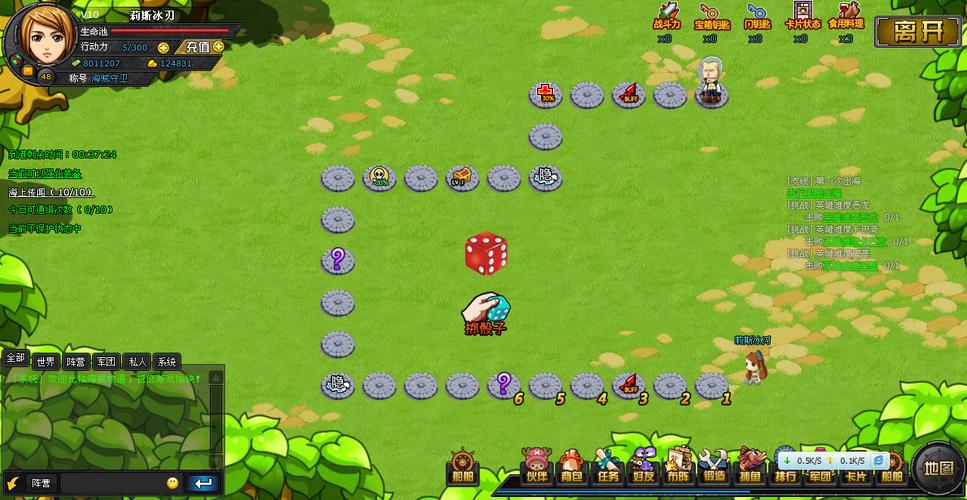The height and width of the screenshot is (500, 967).
Task: Click the 离开 leave button
Action: 918,31
